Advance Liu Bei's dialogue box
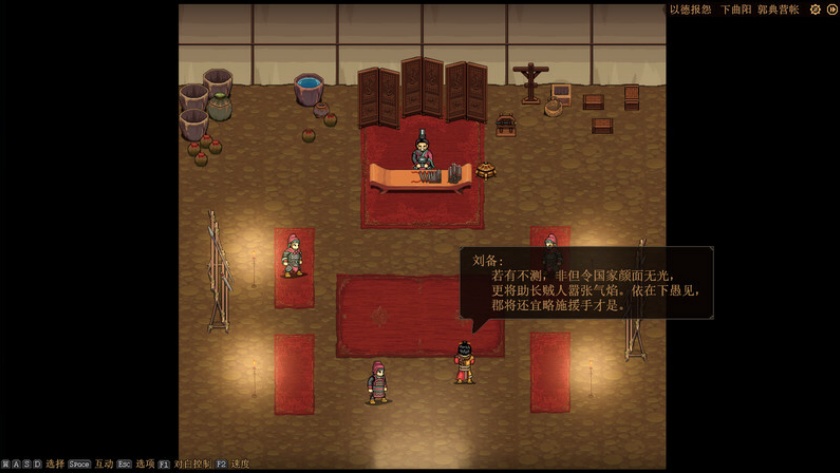The height and width of the screenshot is (473, 840). click(586, 283)
